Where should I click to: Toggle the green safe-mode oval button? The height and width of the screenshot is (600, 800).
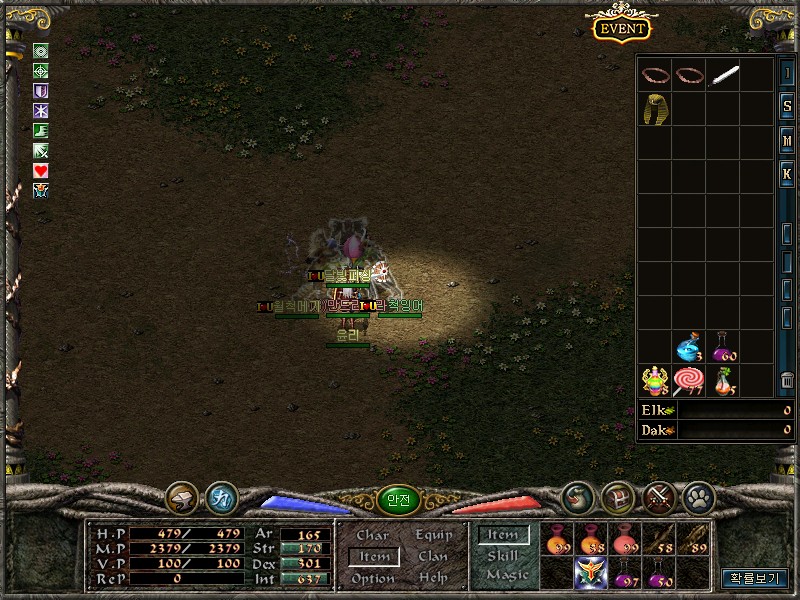[398, 501]
